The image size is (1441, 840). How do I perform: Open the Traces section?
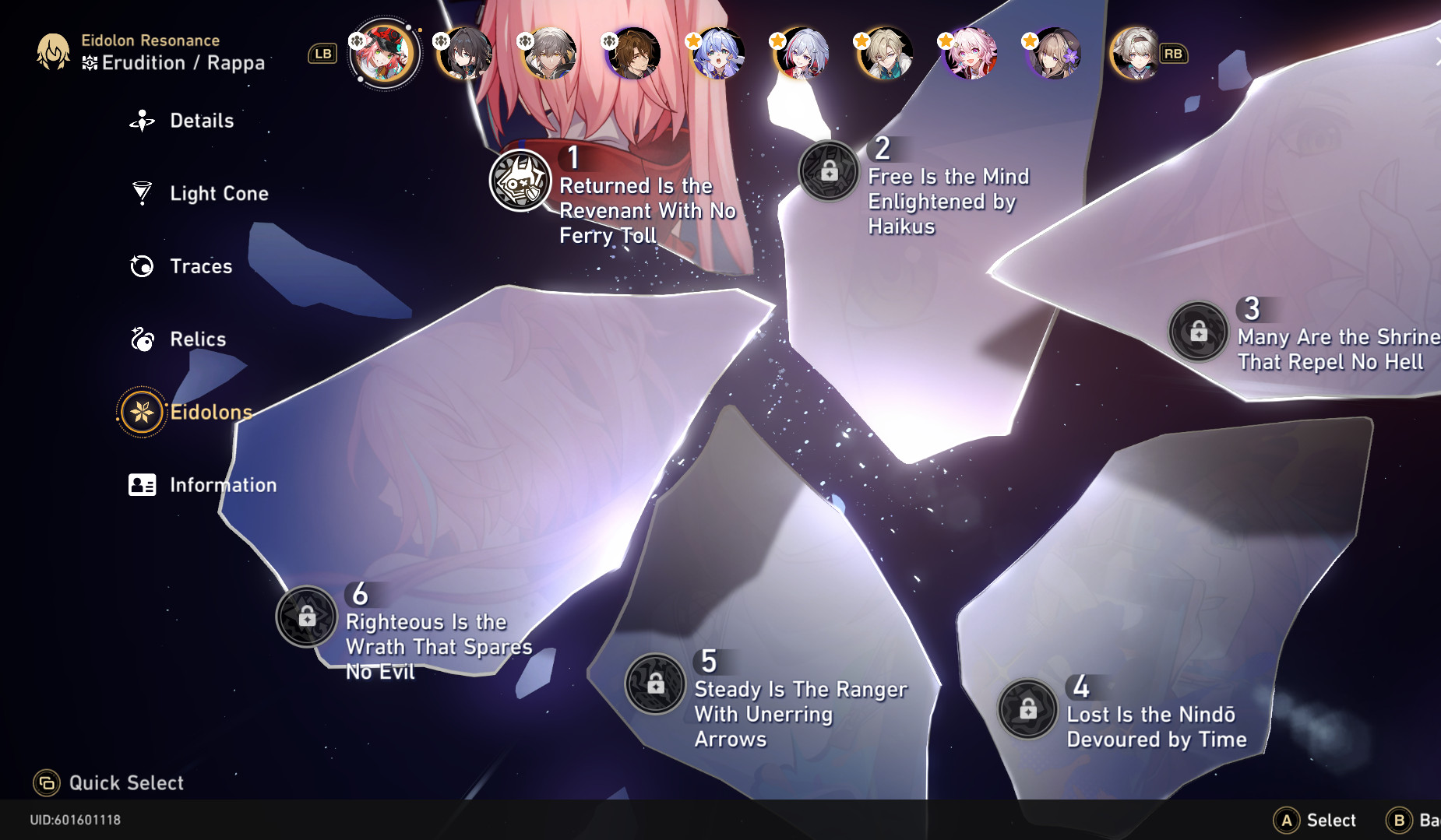click(200, 266)
